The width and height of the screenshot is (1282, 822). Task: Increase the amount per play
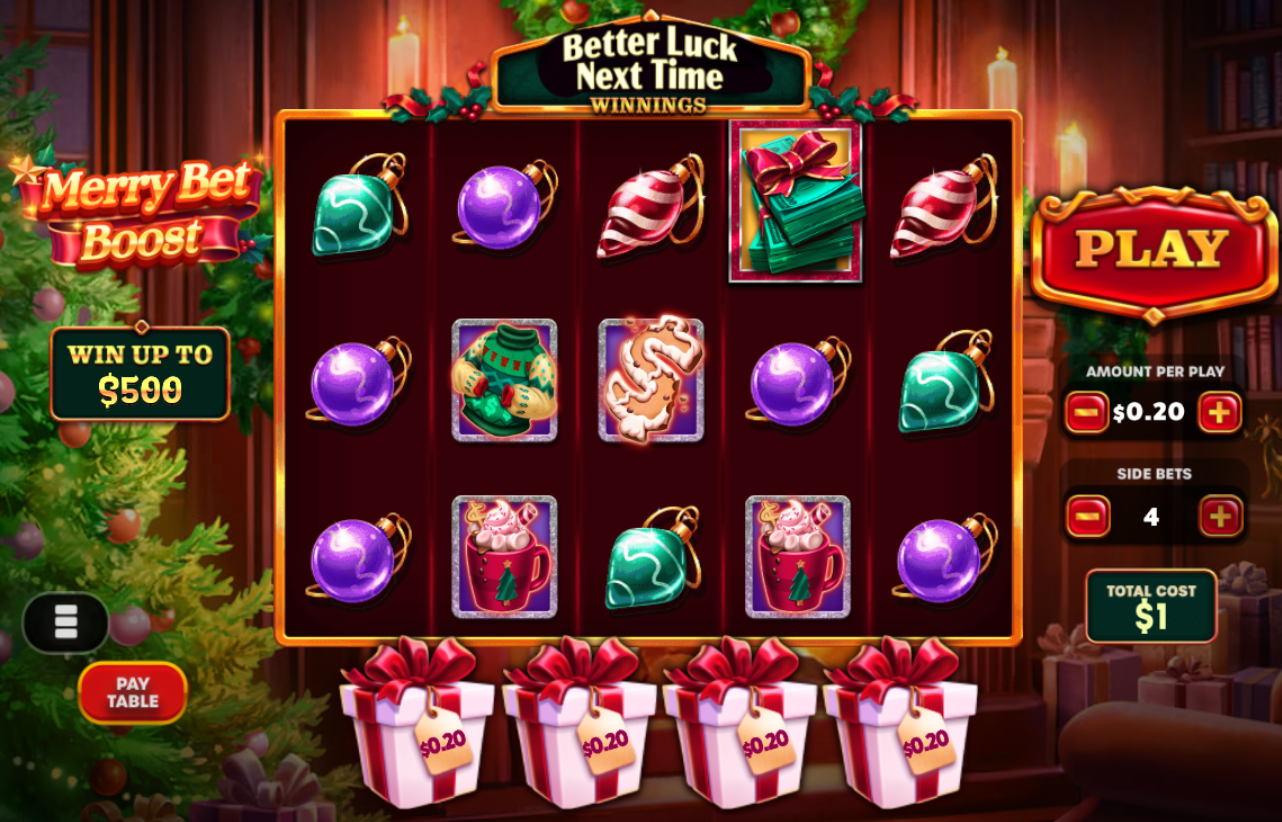(1219, 411)
